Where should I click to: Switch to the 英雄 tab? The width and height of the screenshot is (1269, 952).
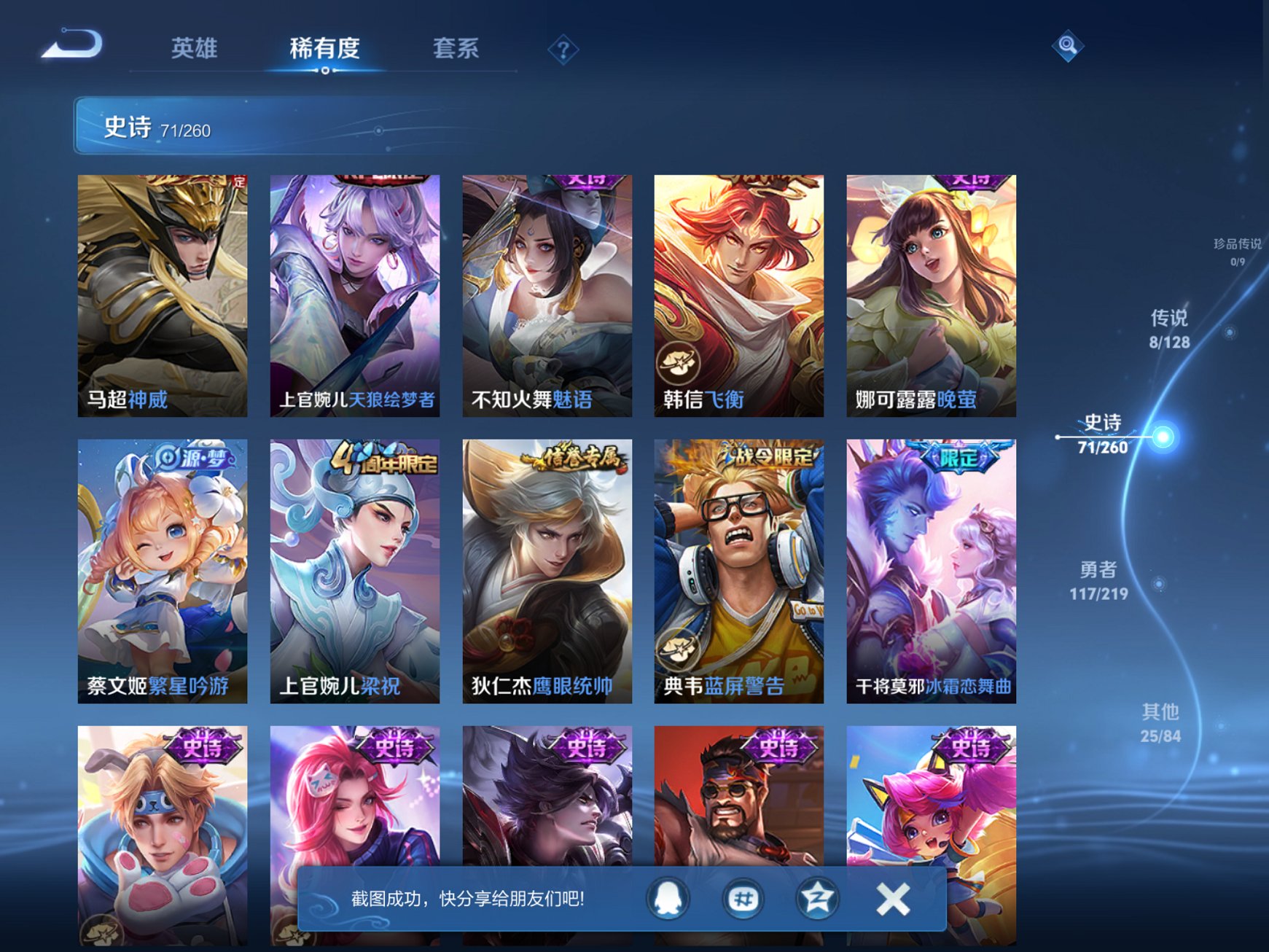[x=193, y=47]
